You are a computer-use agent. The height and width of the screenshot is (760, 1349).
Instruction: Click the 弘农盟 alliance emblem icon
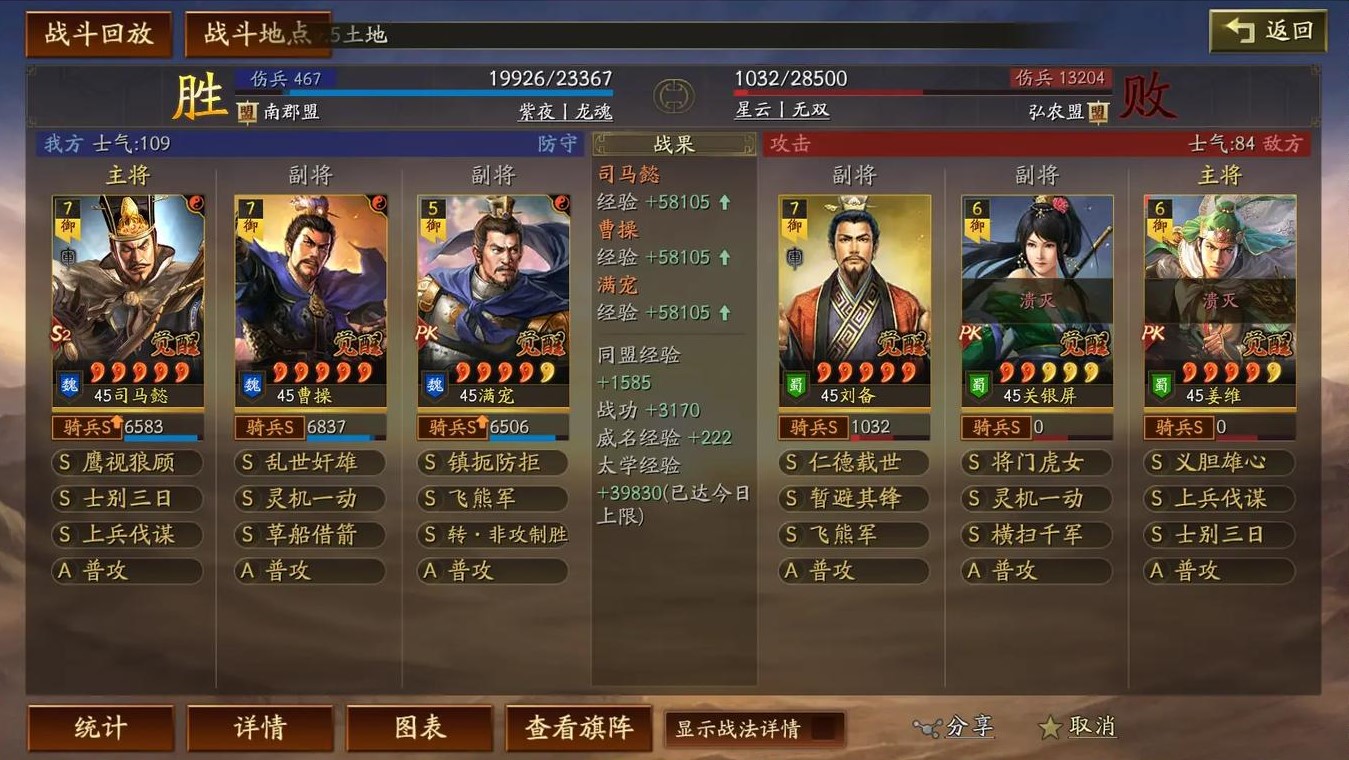coord(1097,112)
